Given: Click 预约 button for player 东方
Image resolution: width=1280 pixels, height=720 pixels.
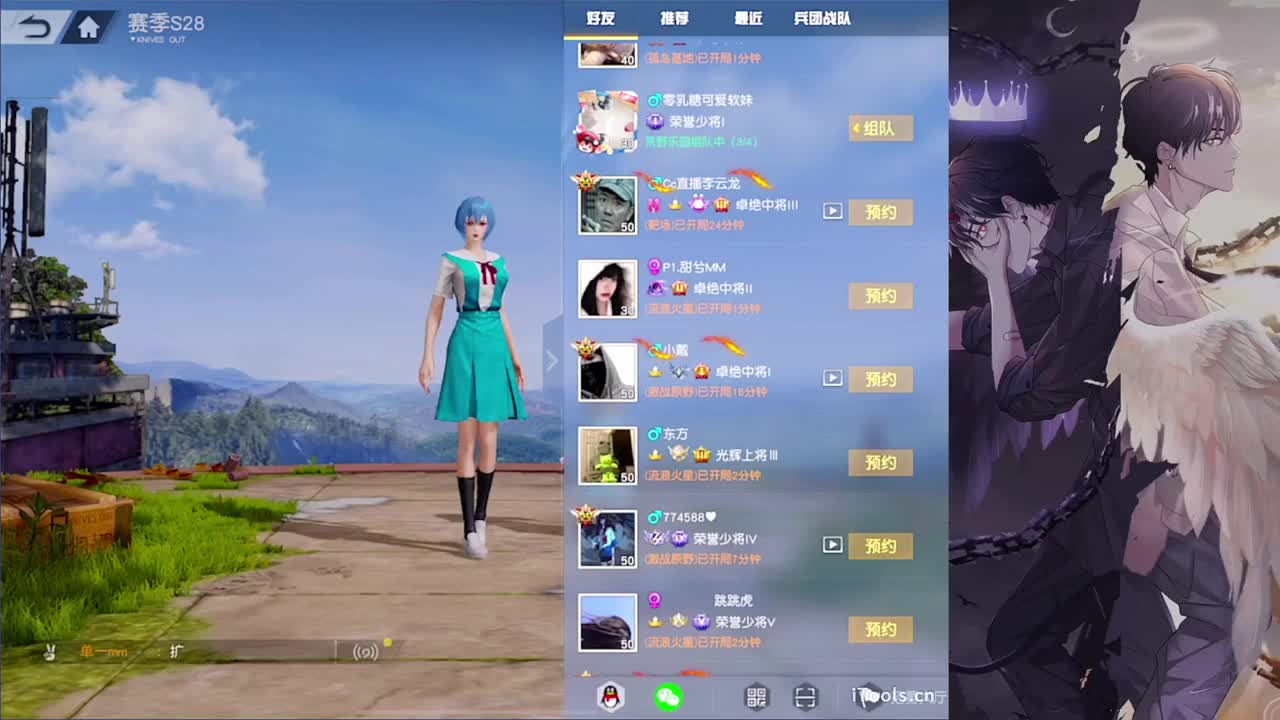Looking at the screenshot, I should point(879,462).
